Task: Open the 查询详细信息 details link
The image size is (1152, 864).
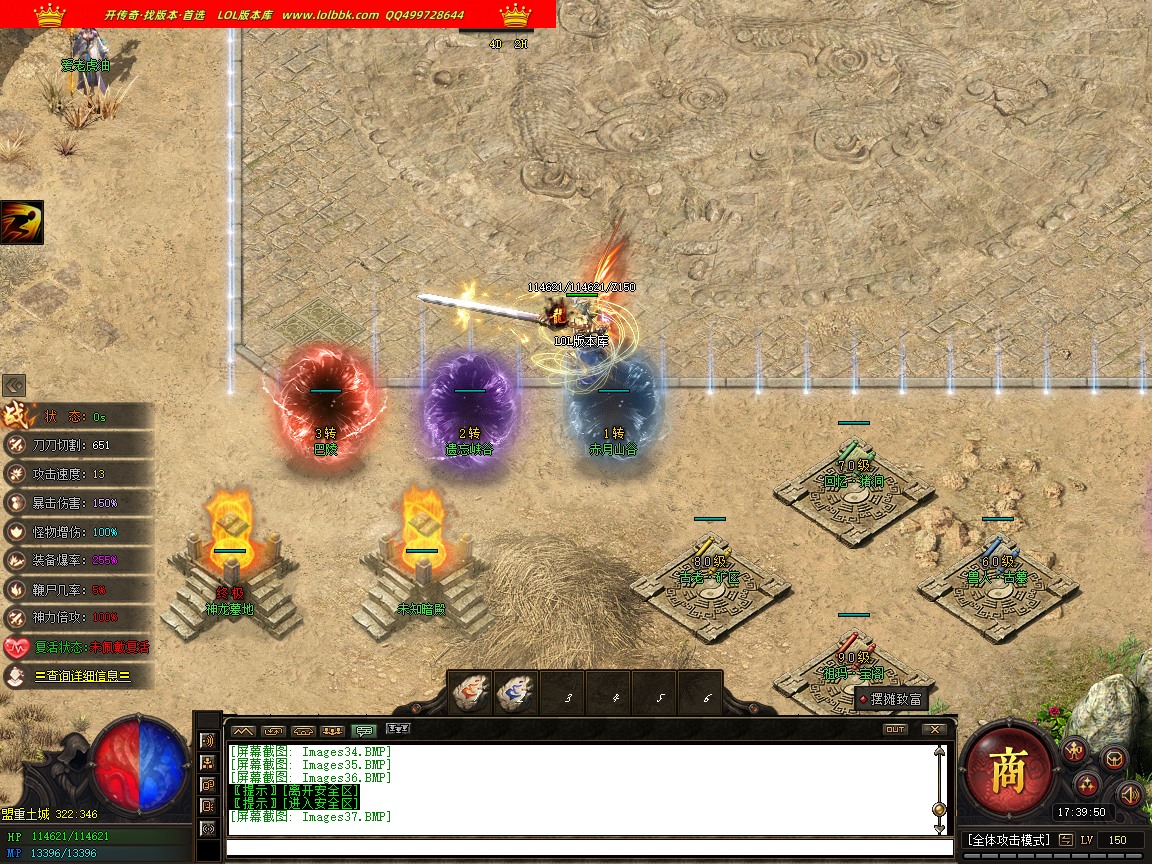Action: tap(82, 676)
